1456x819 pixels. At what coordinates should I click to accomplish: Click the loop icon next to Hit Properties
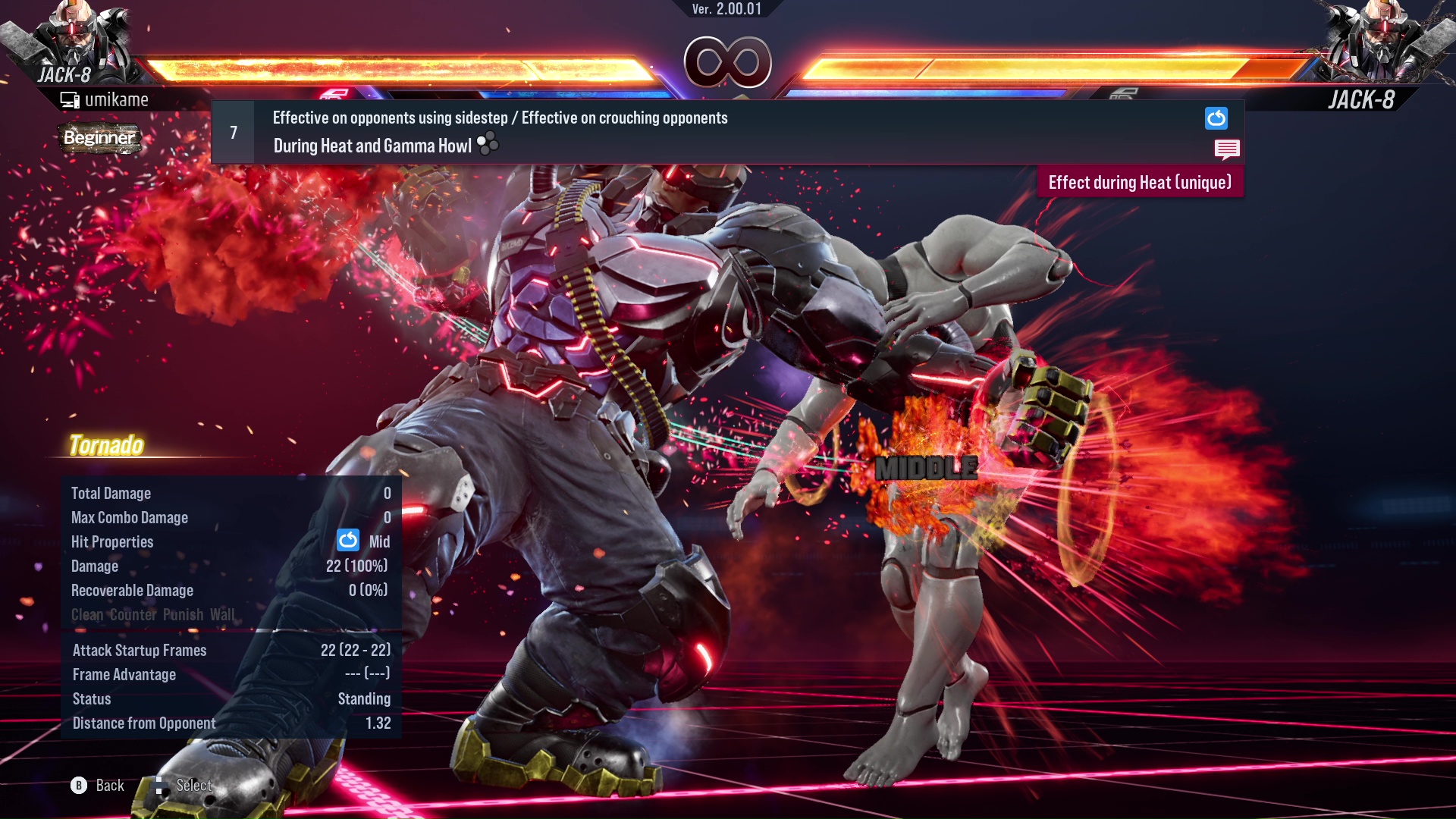pos(347,541)
